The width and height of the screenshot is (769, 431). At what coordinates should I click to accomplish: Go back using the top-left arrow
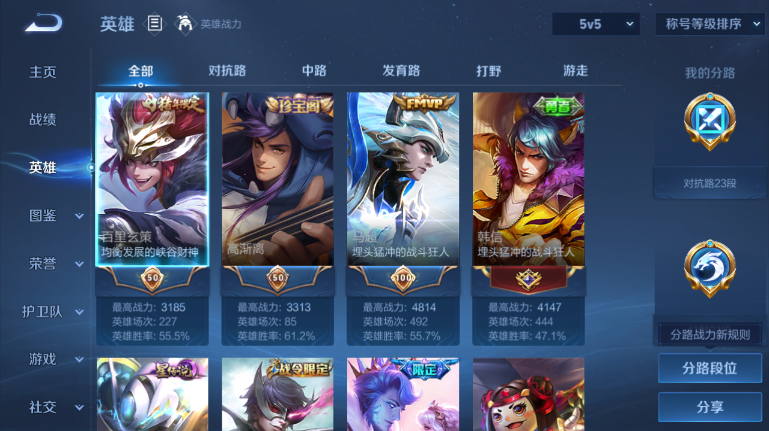click(43, 23)
